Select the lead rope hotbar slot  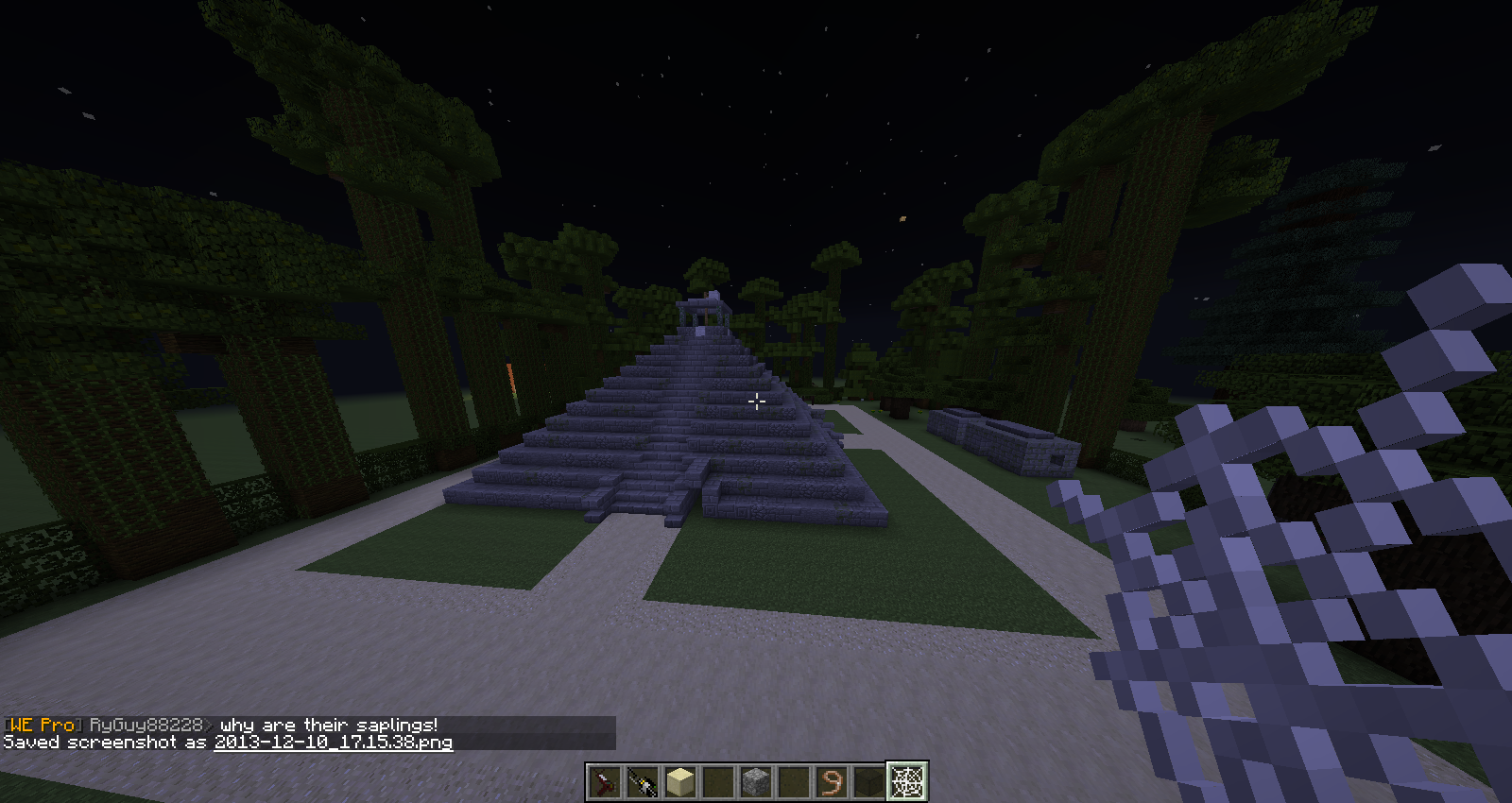click(x=832, y=781)
